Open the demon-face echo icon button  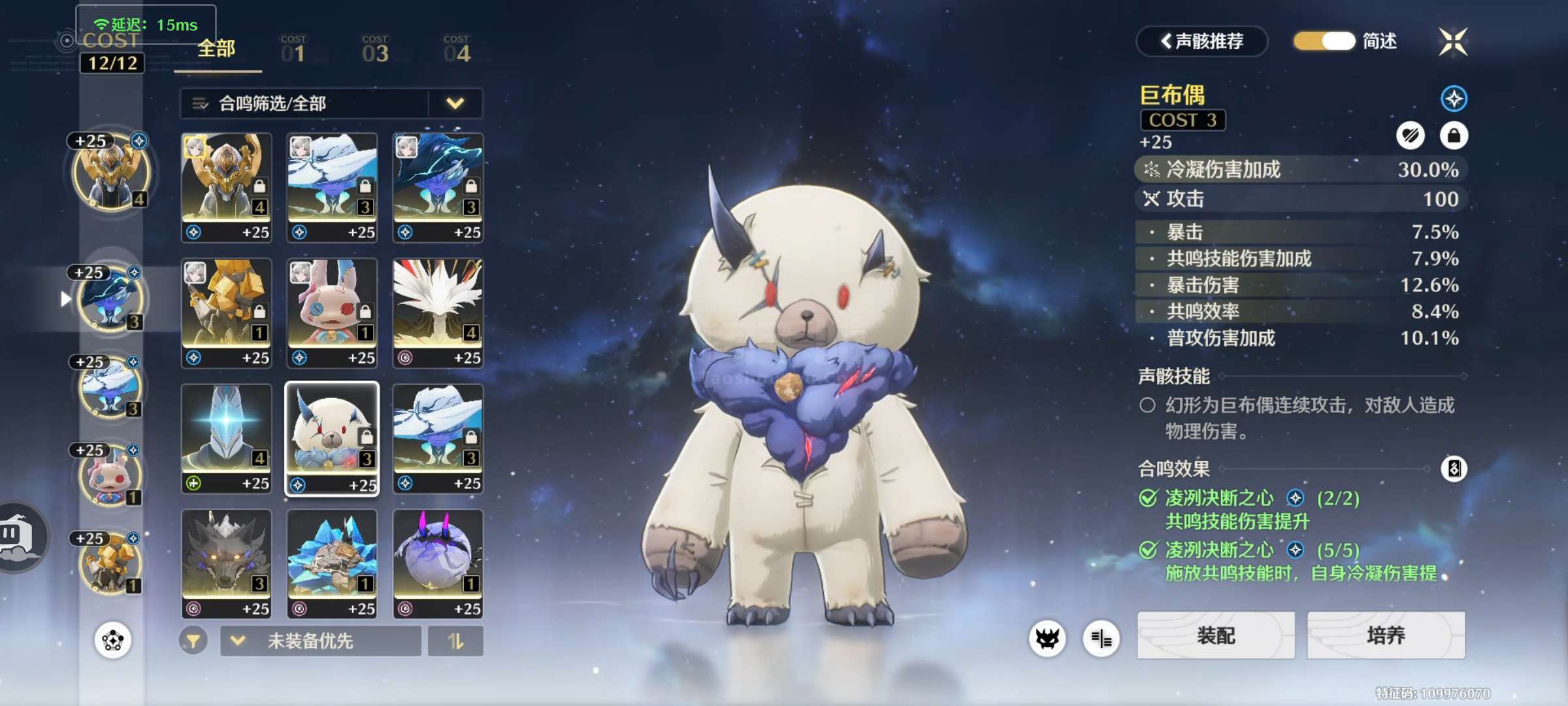[1047, 639]
